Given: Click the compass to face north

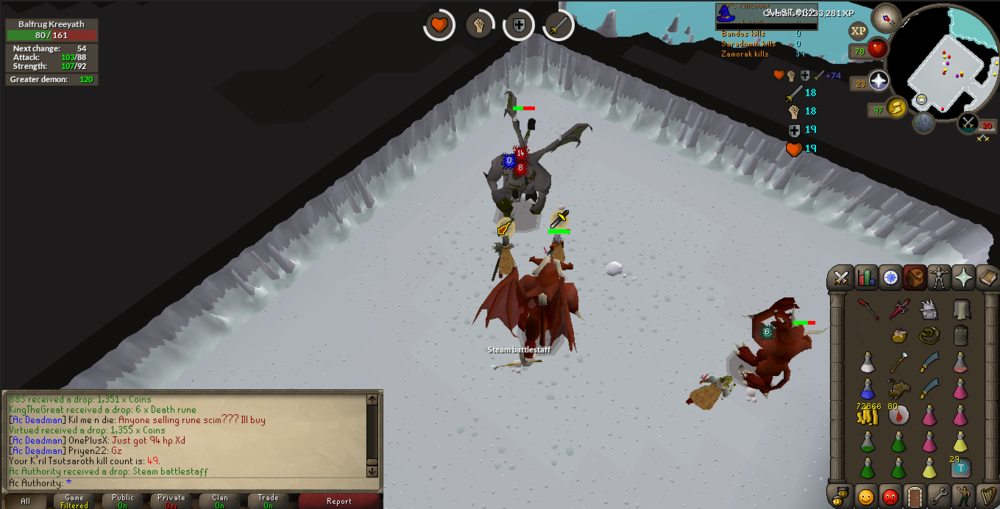Looking at the screenshot, I should pyautogui.click(x=885, y=17).
